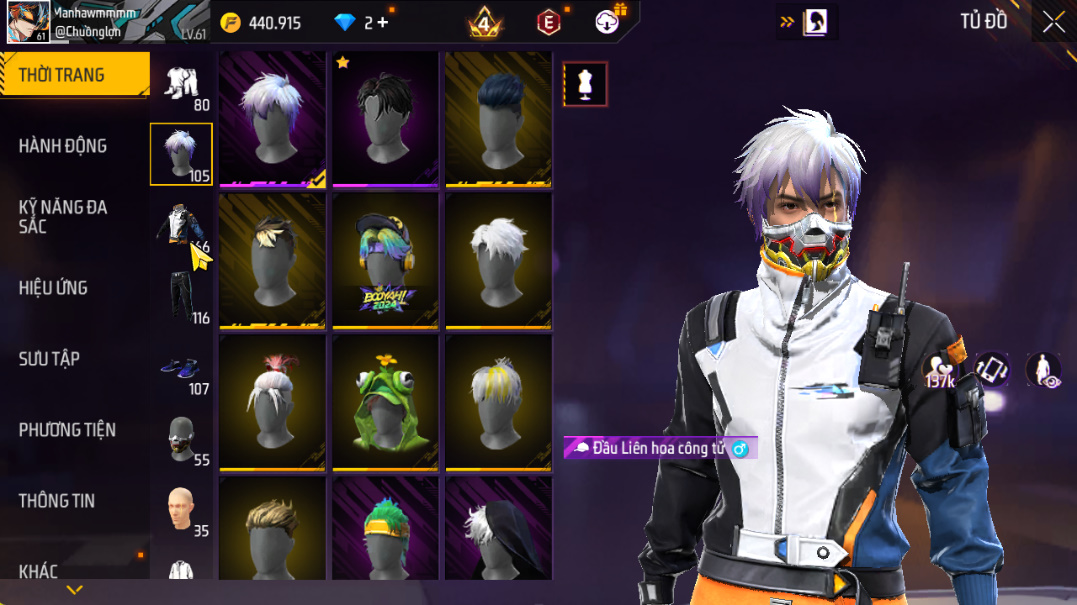Open the jacket tops subcategory

181,226
